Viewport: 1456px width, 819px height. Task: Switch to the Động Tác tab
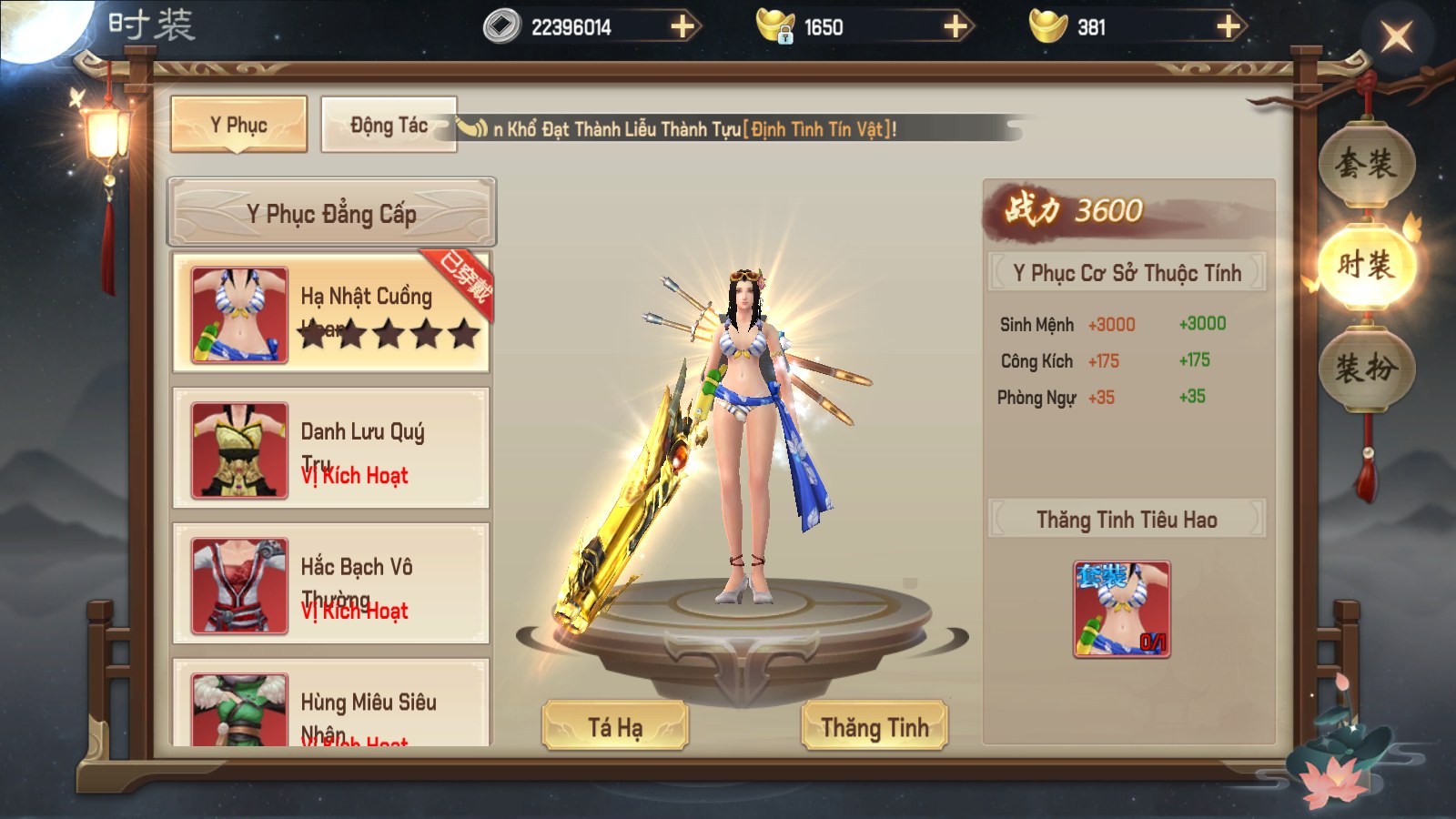point(389,126)
